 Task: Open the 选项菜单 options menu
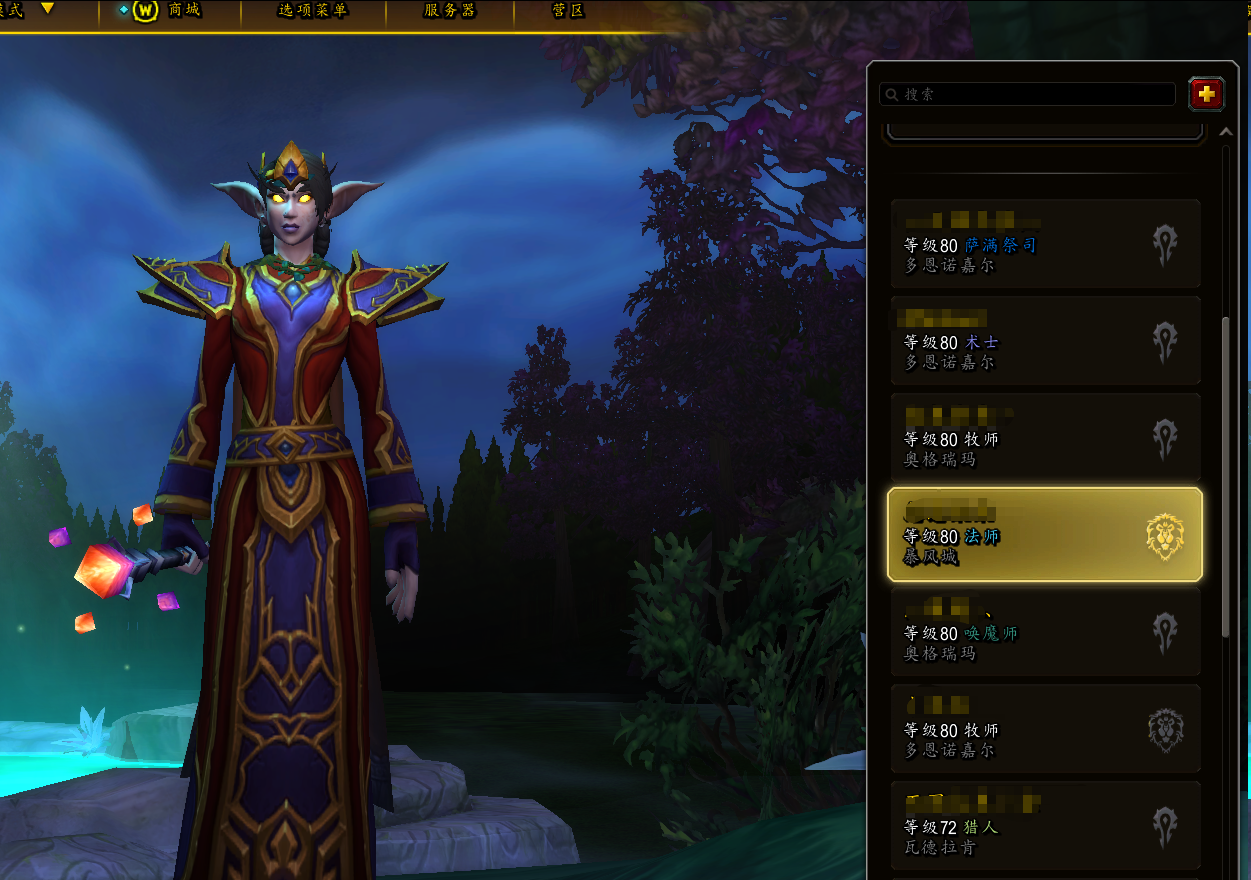tap(313, 11)
